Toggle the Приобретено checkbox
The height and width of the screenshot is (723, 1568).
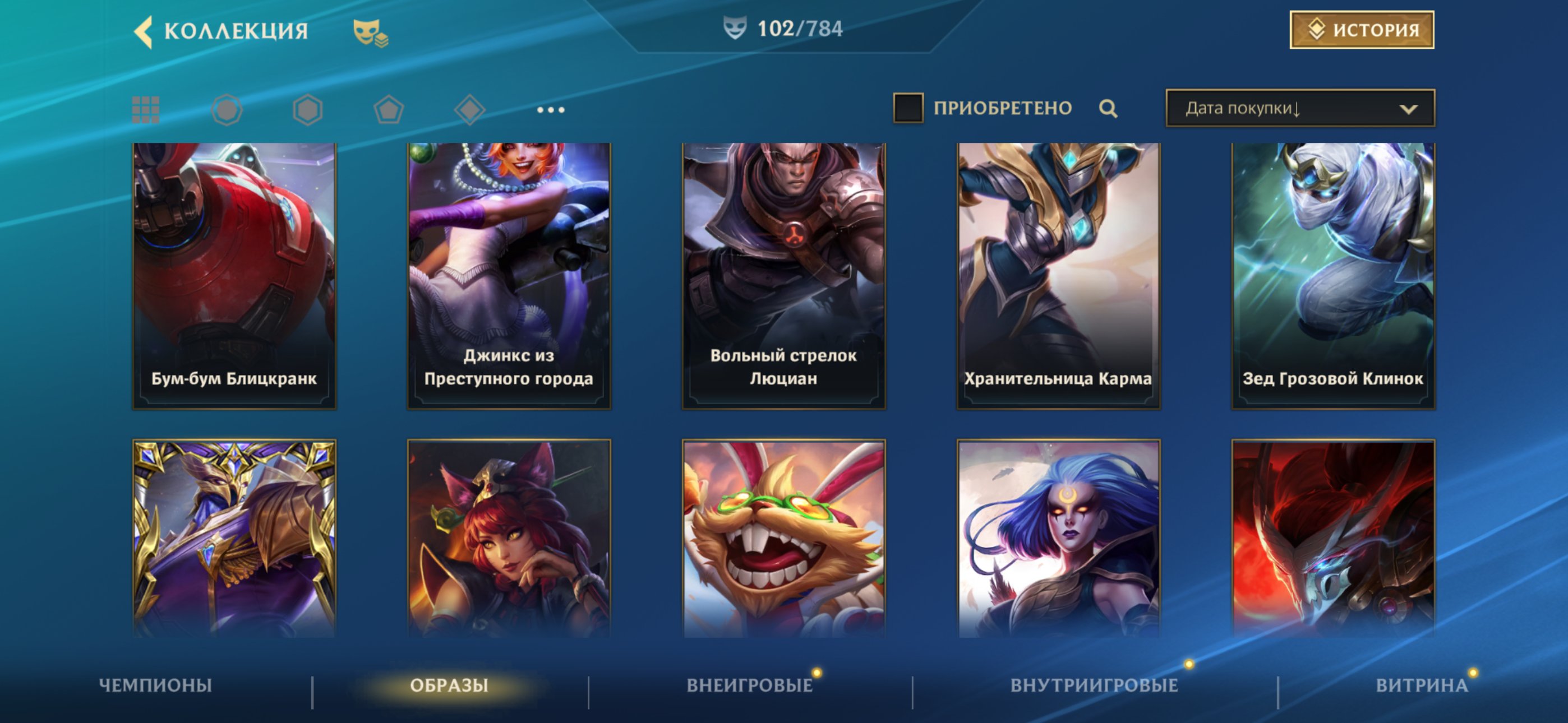907,108
